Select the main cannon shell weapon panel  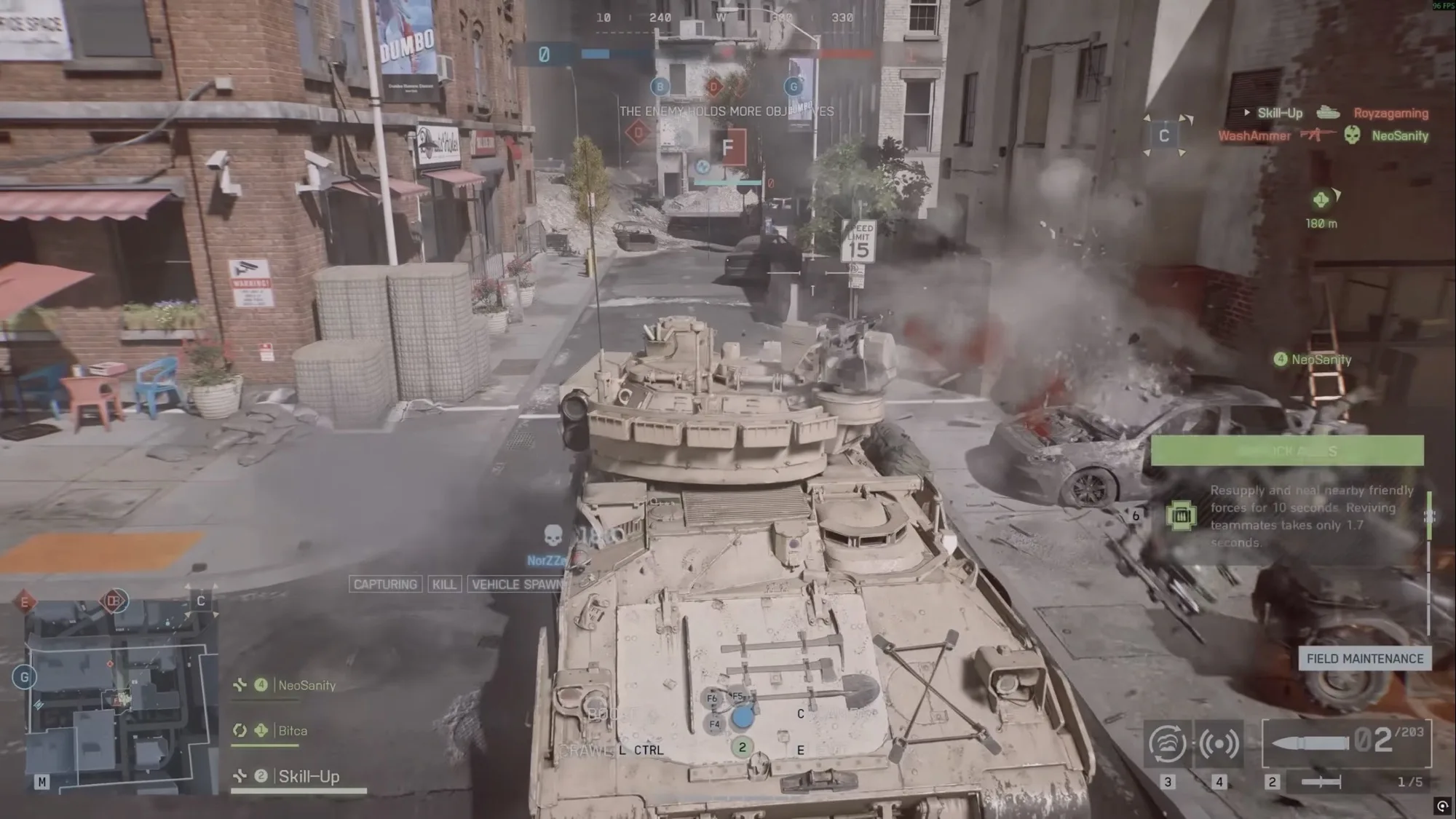point(1346,743)
